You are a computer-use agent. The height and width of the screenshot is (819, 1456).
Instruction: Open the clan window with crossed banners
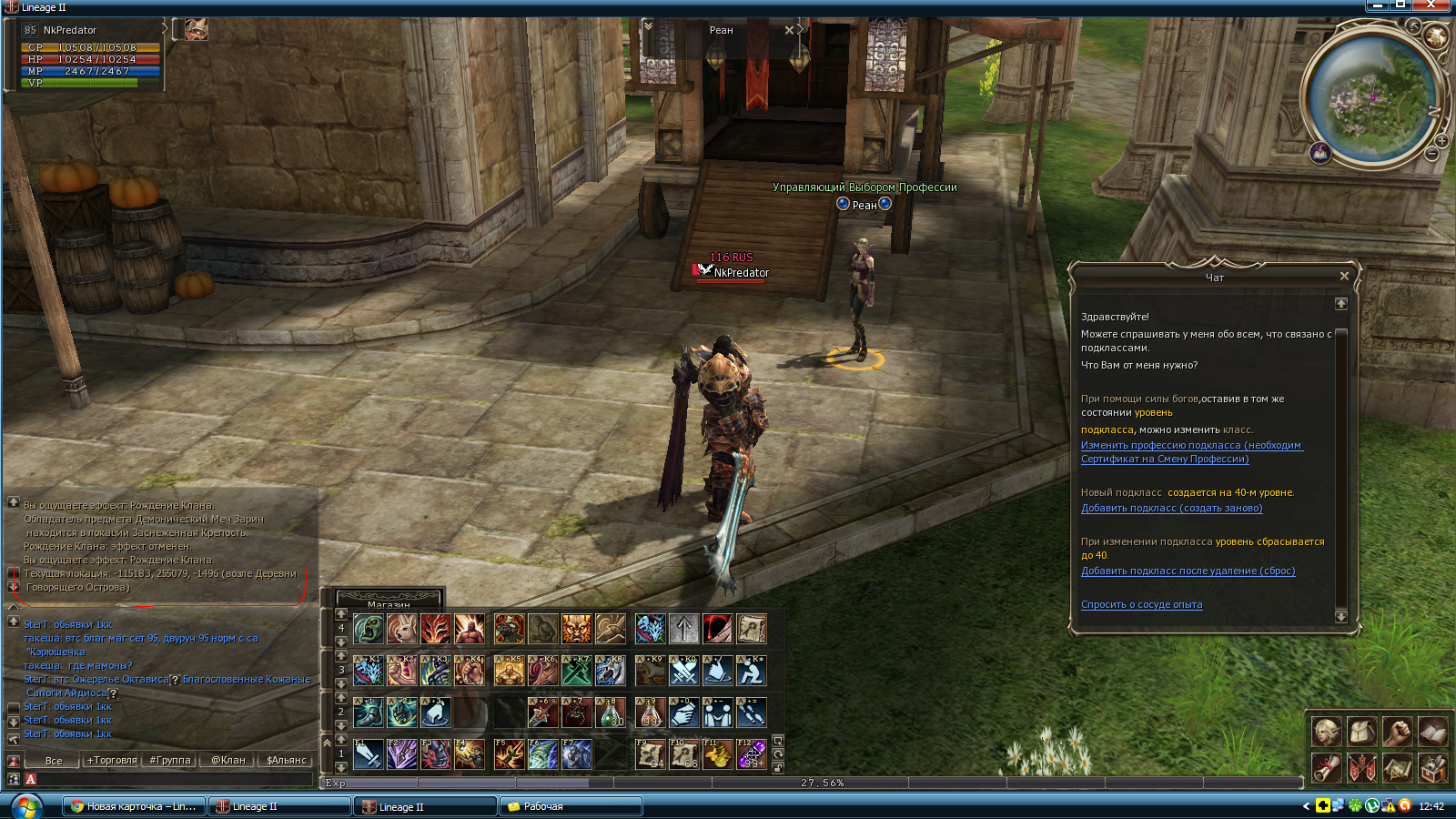click(1361, 768)
